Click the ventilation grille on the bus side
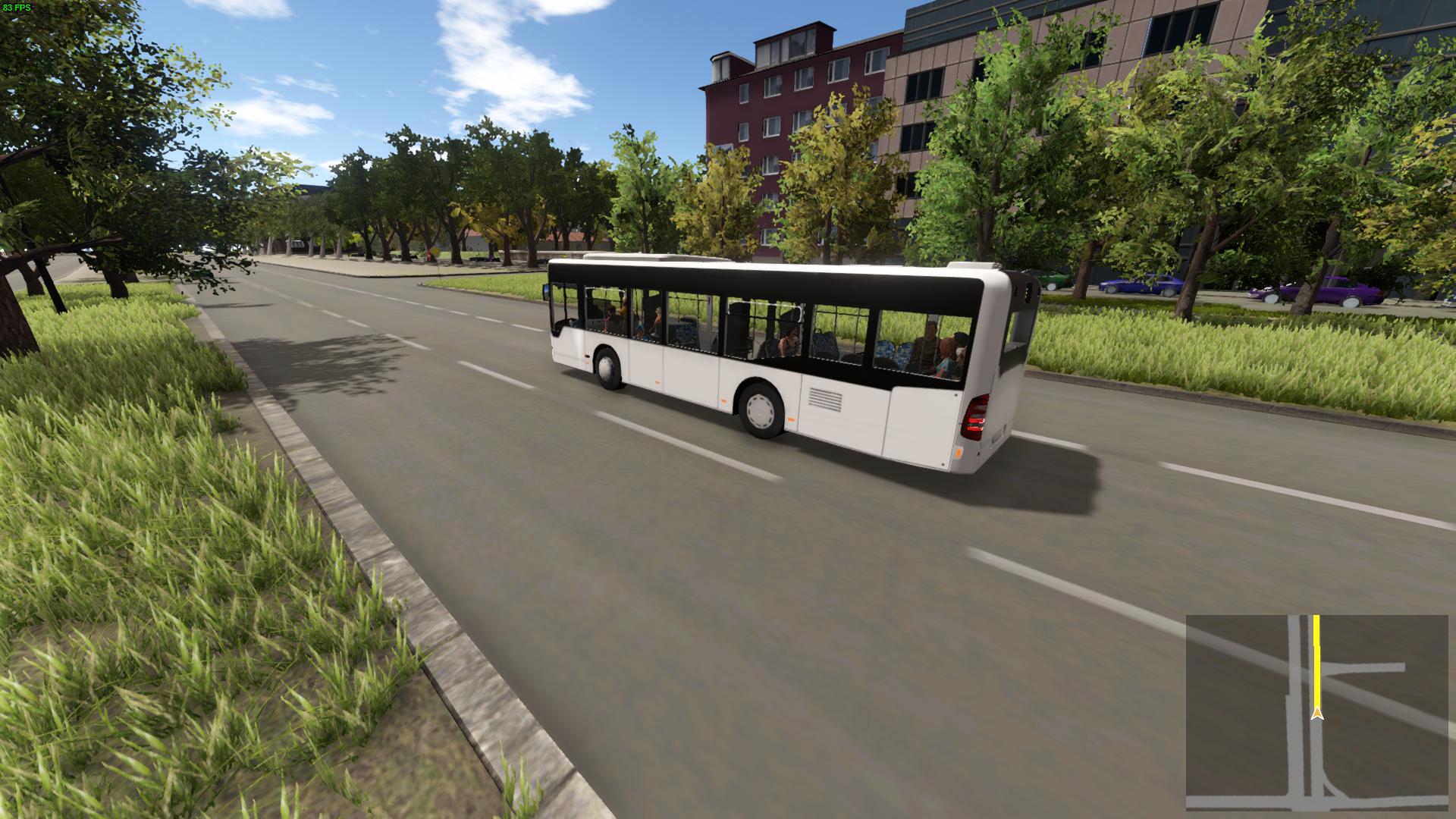1456x819 pixels. (x=825, y=400)
